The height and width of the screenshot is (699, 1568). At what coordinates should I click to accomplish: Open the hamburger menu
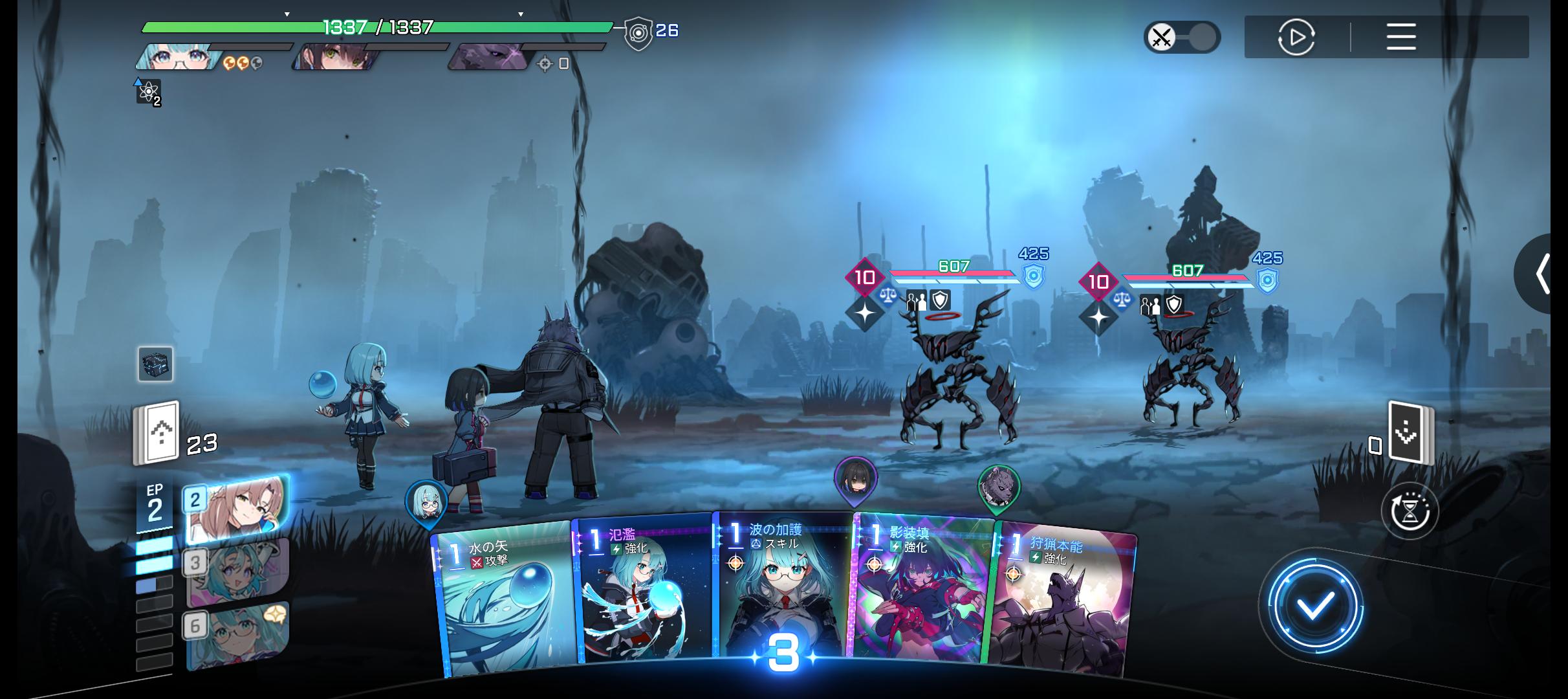pos(1401,38)
